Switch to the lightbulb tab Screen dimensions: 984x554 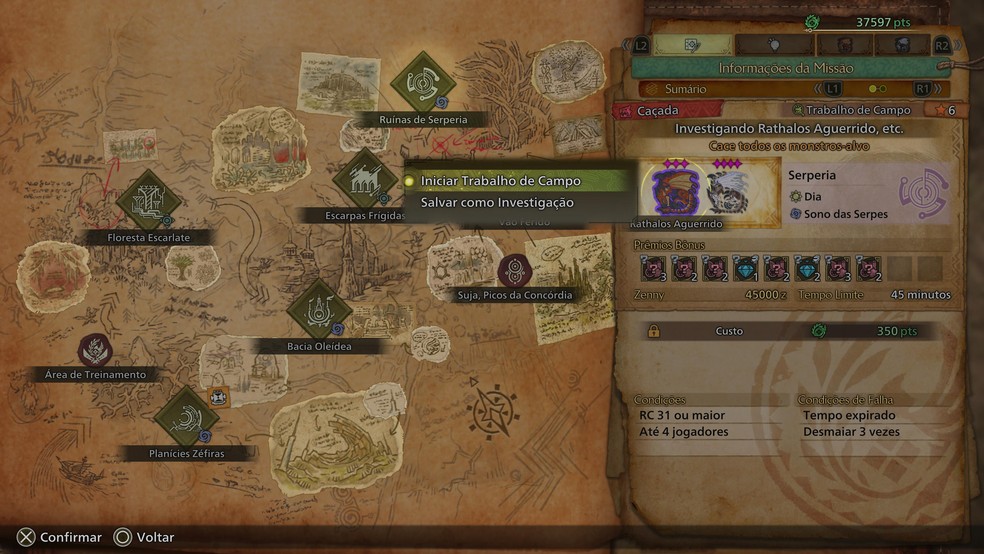pyautogui.click(x=775, y=45)
